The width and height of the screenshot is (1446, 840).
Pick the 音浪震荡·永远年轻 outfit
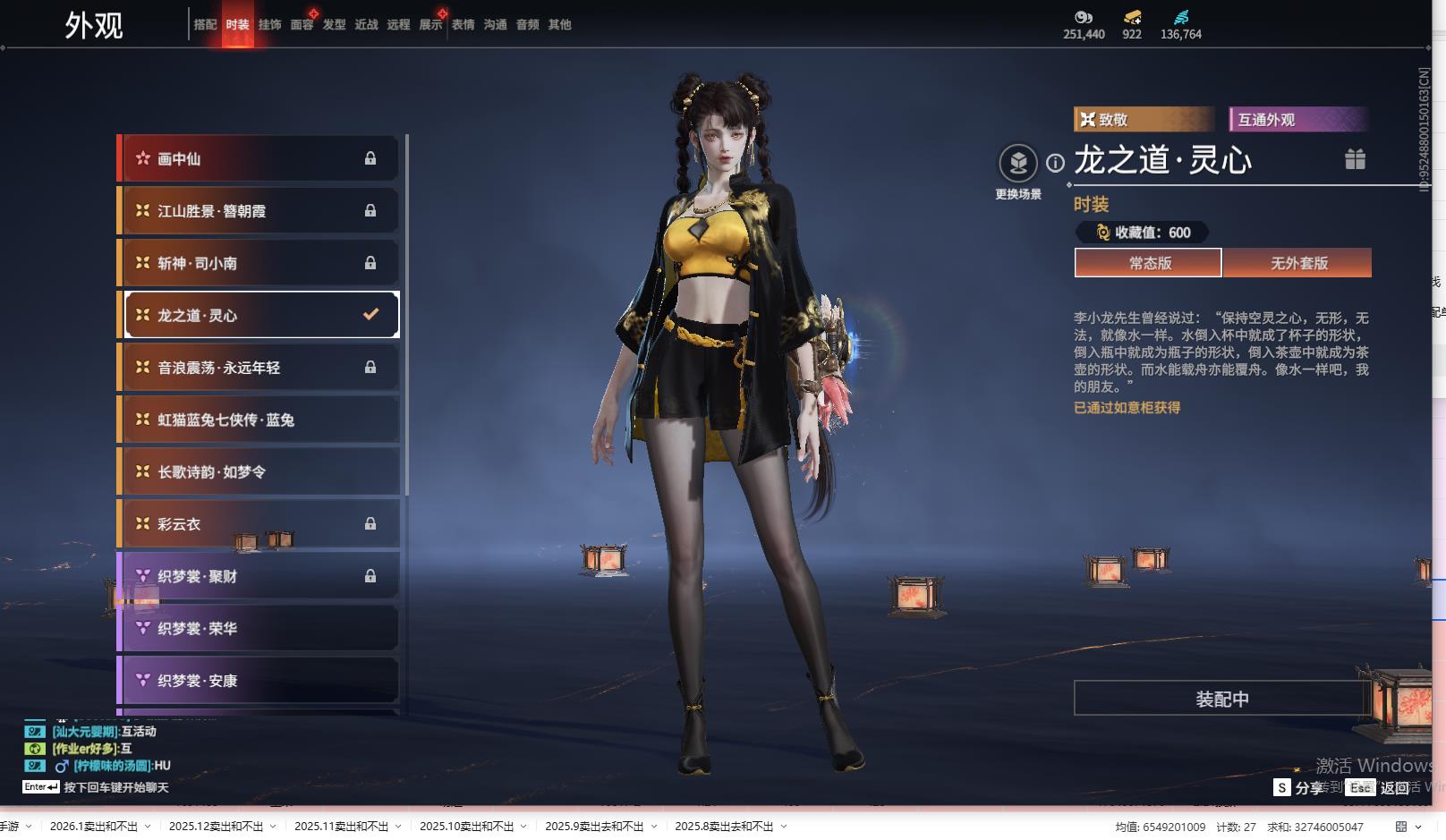pos(259,368)
